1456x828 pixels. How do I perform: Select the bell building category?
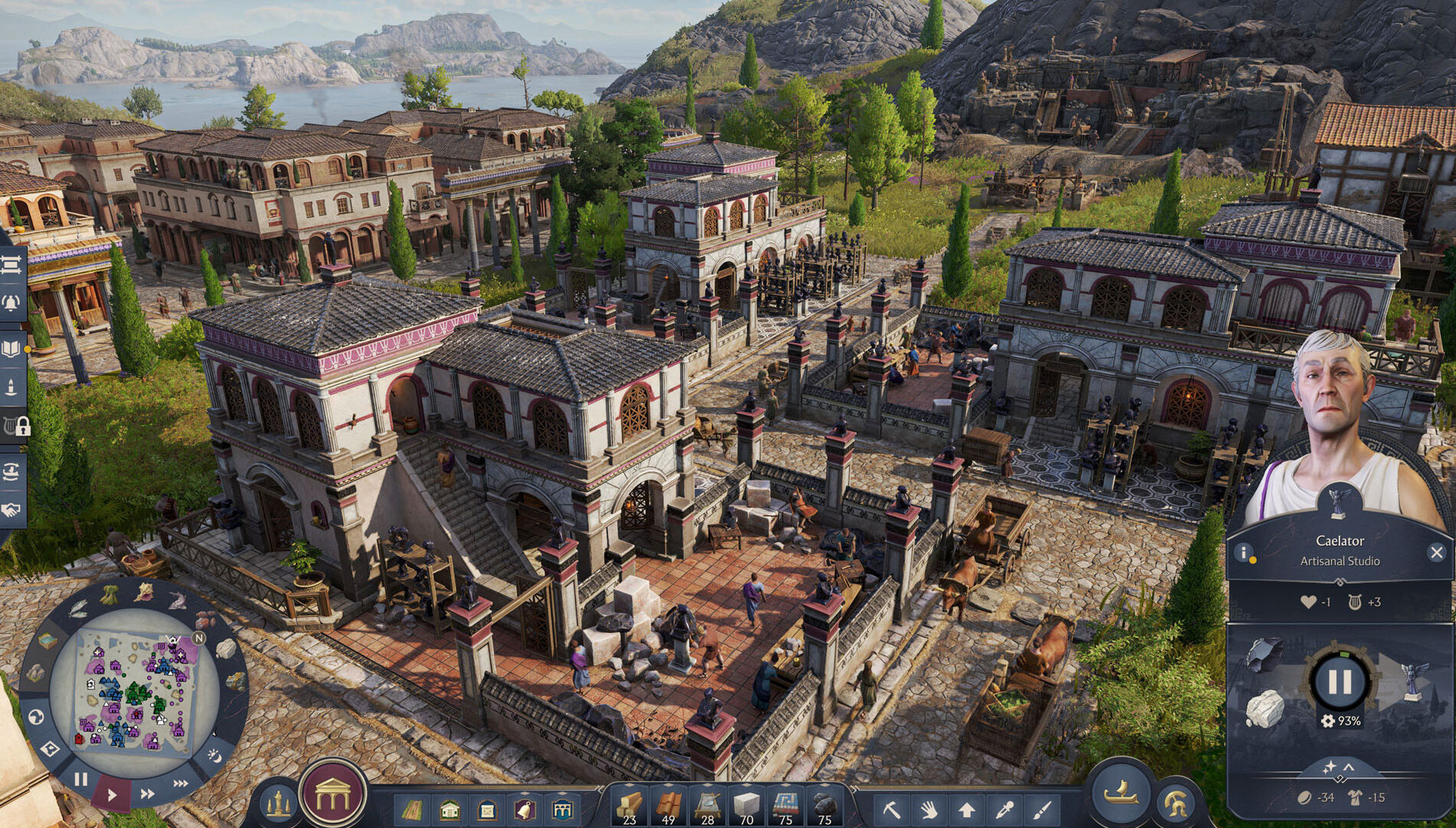(x=524, y=810)
